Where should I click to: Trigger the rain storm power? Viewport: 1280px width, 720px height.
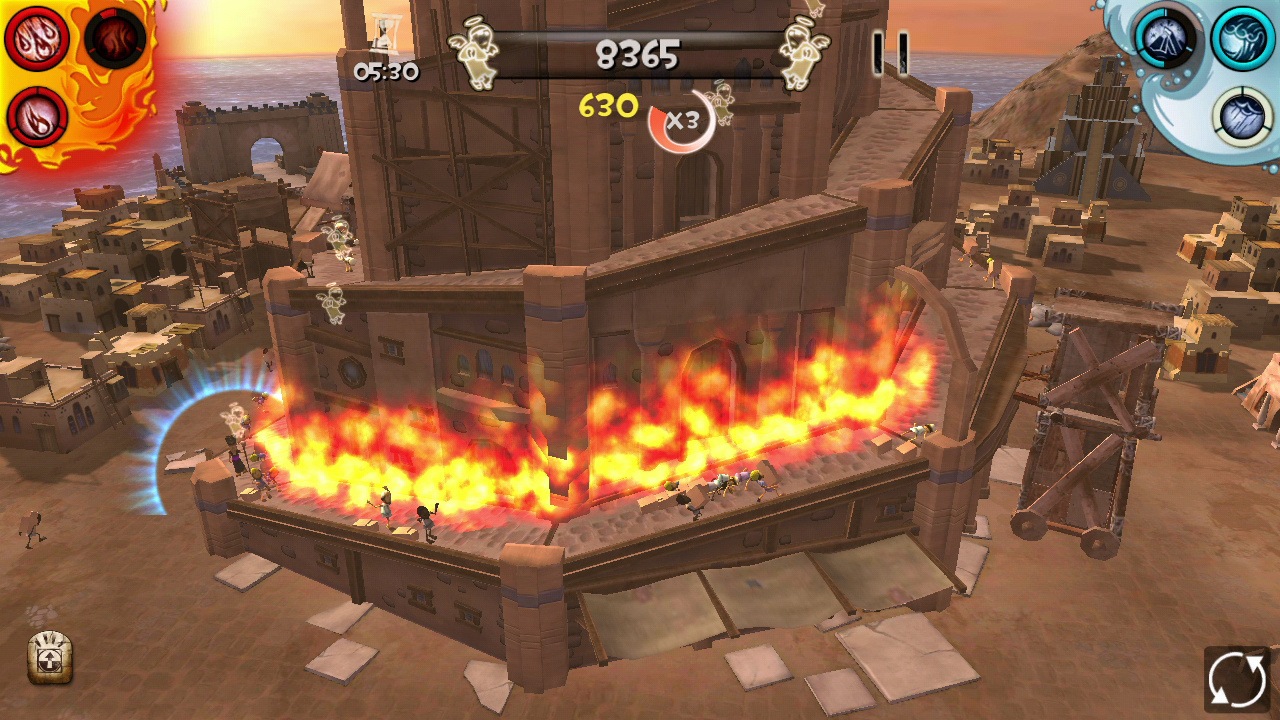coord(1242,115)
